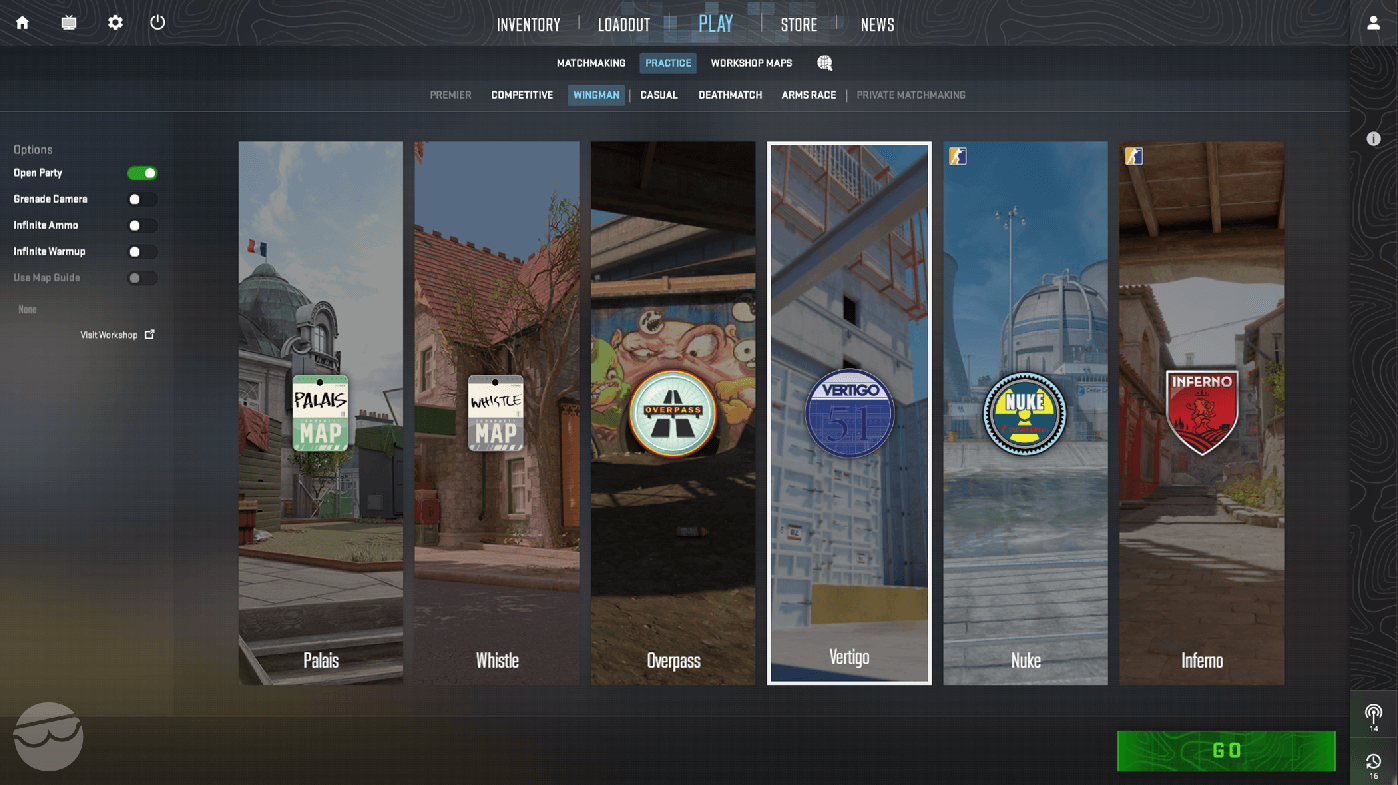The height and width of the screenshot is (785, 1398).
Task: Switch to the Competitive tab
Action: 521,94
